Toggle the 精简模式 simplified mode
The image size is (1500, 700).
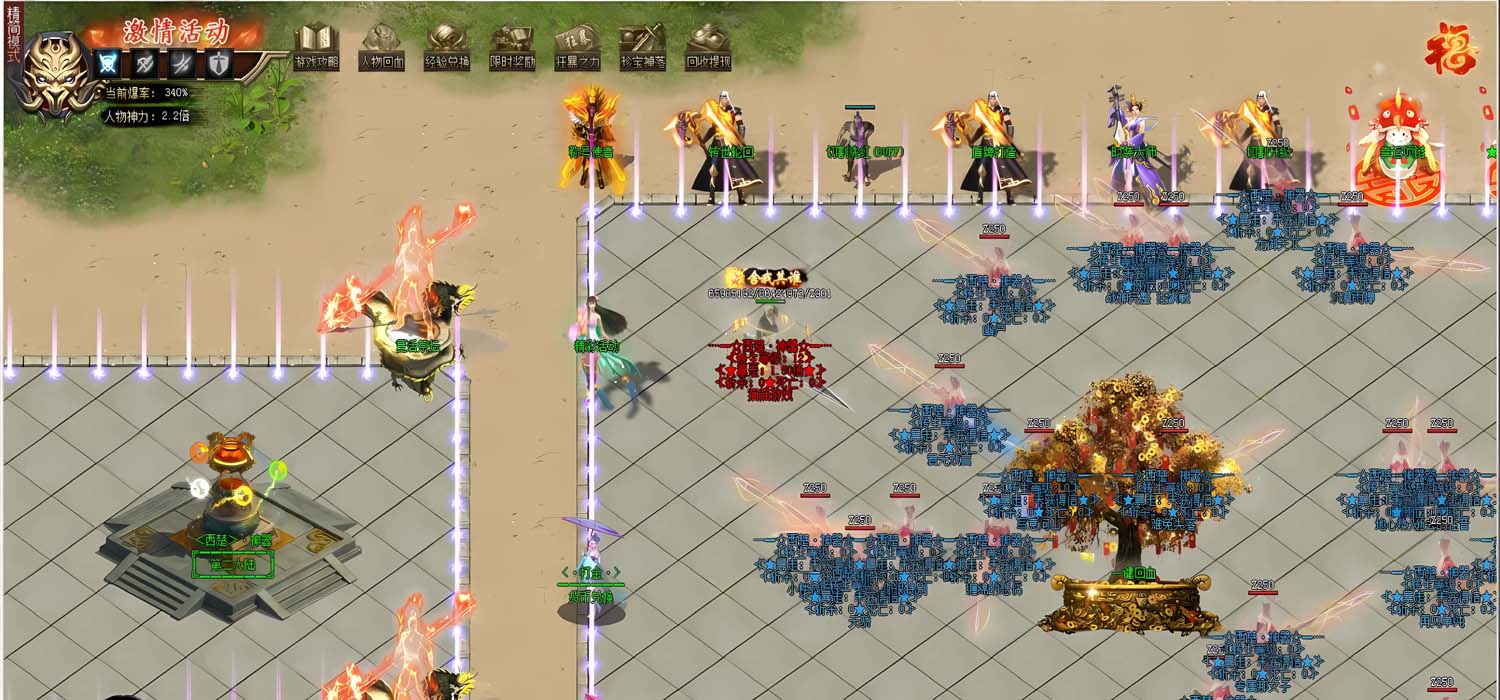(13, 35)
